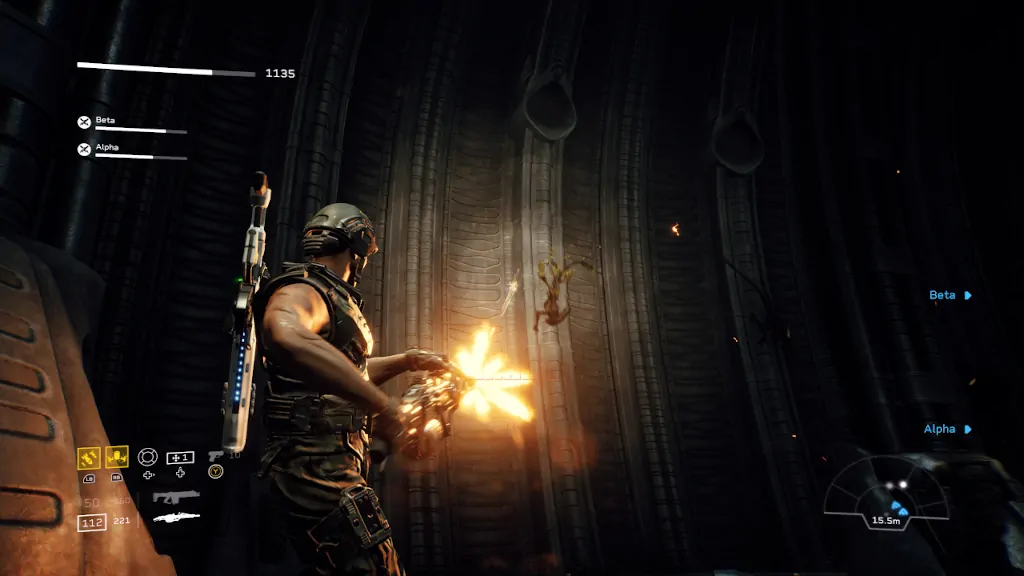Switch to the pistol sidearm icon

tap(216, 456)
